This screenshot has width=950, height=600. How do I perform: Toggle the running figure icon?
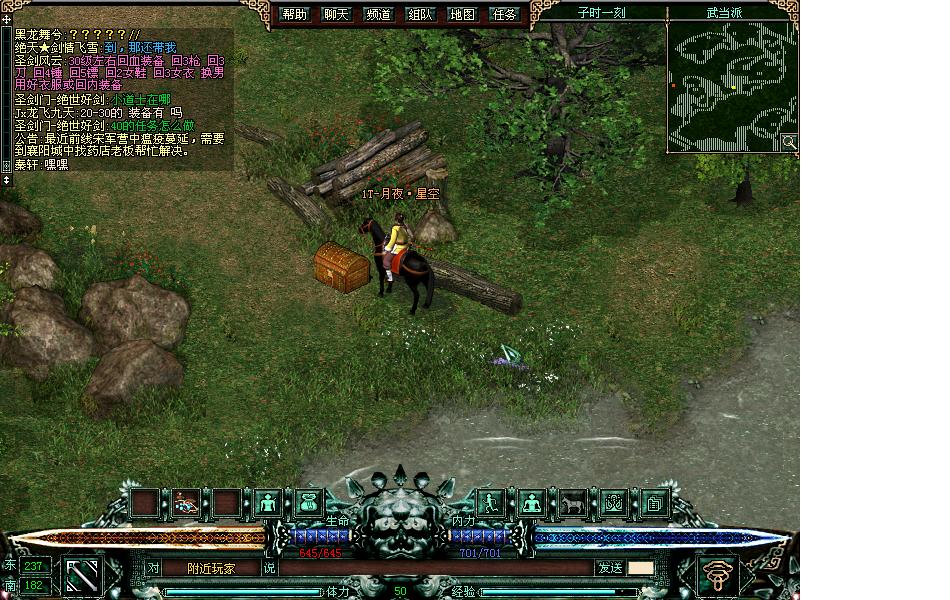point(490,503)
